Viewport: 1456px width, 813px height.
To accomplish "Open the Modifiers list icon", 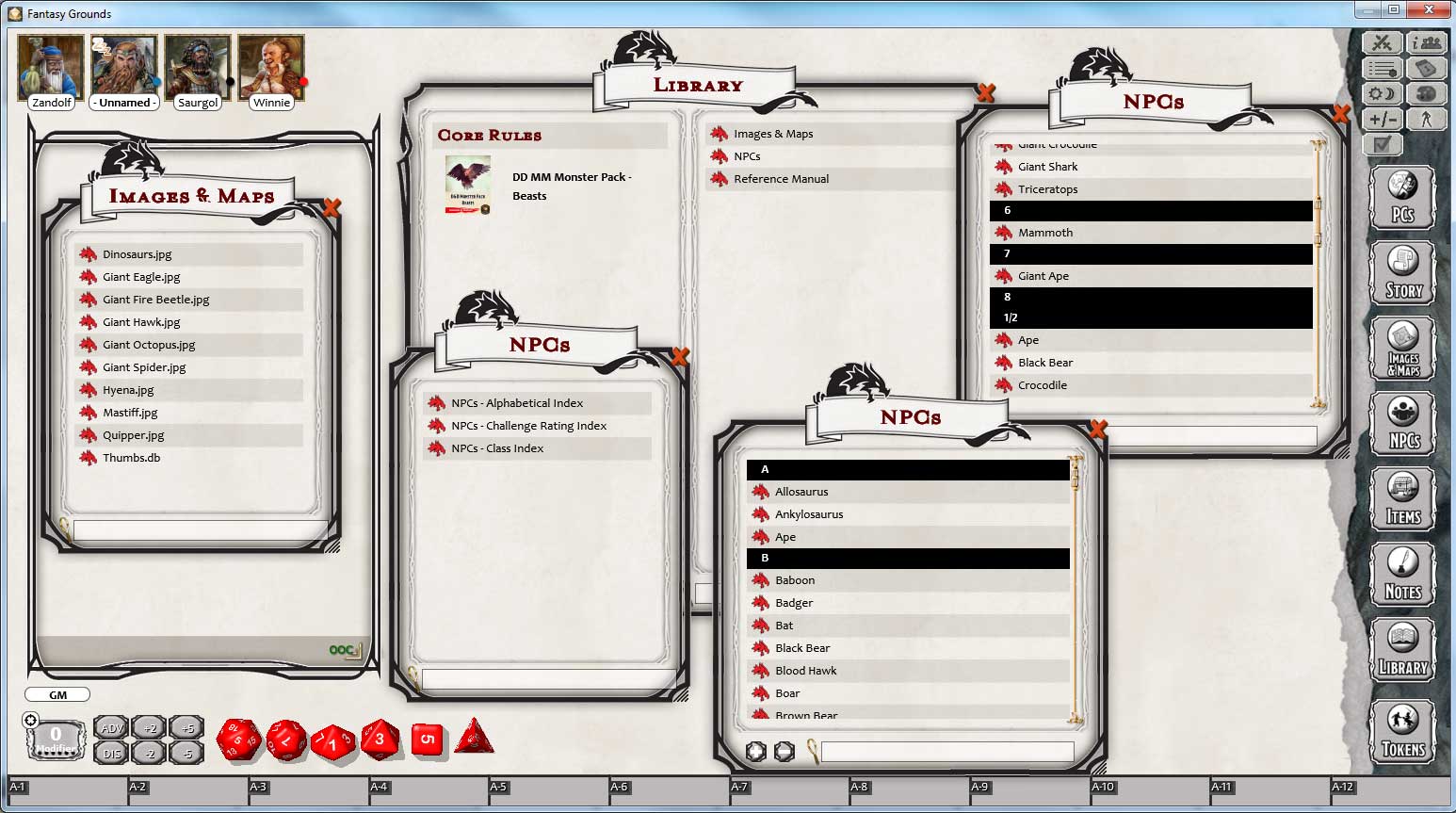I will 1381,67.
